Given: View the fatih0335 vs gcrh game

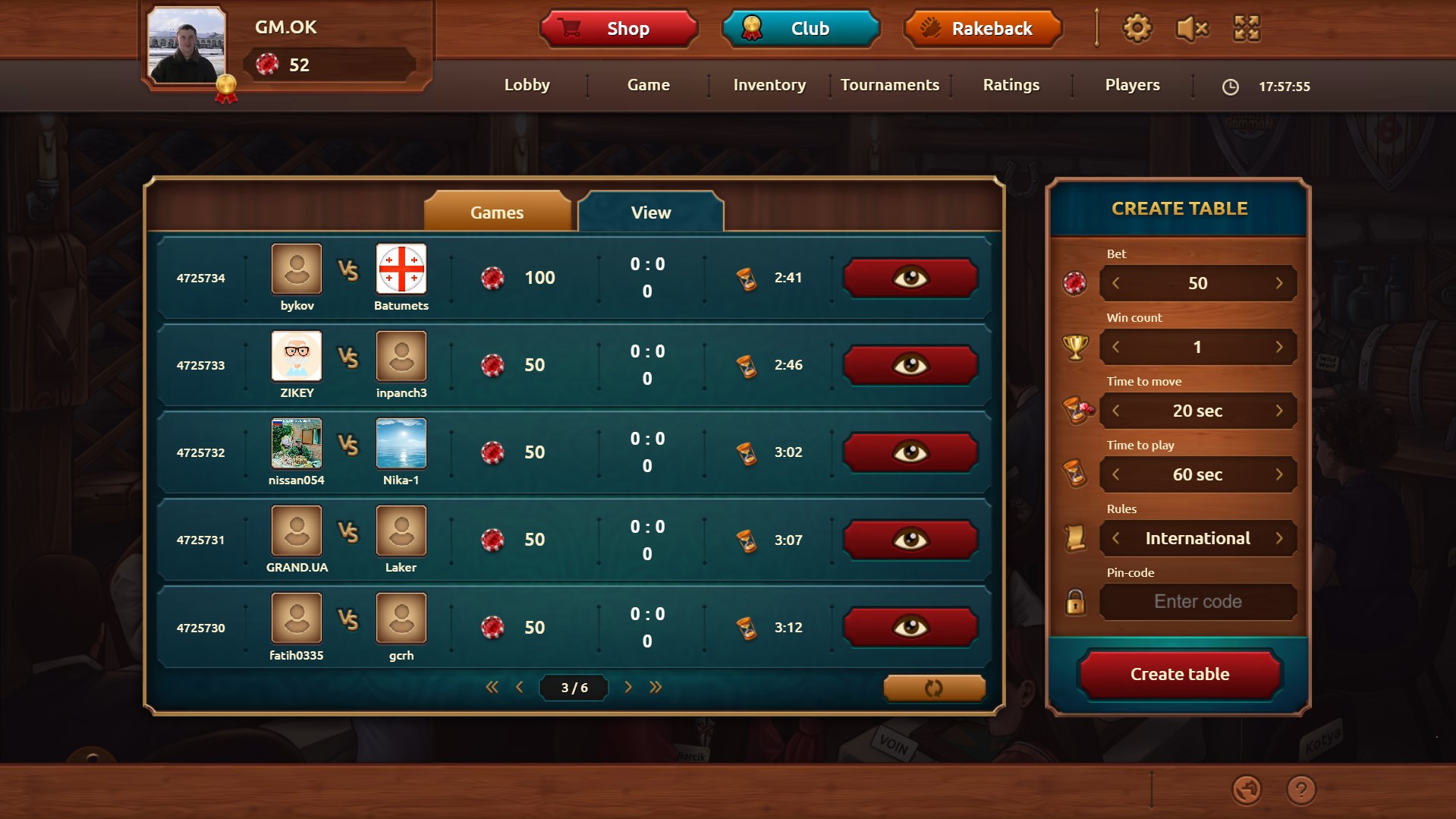Looking at the screenshot, I should coord(910,626).
